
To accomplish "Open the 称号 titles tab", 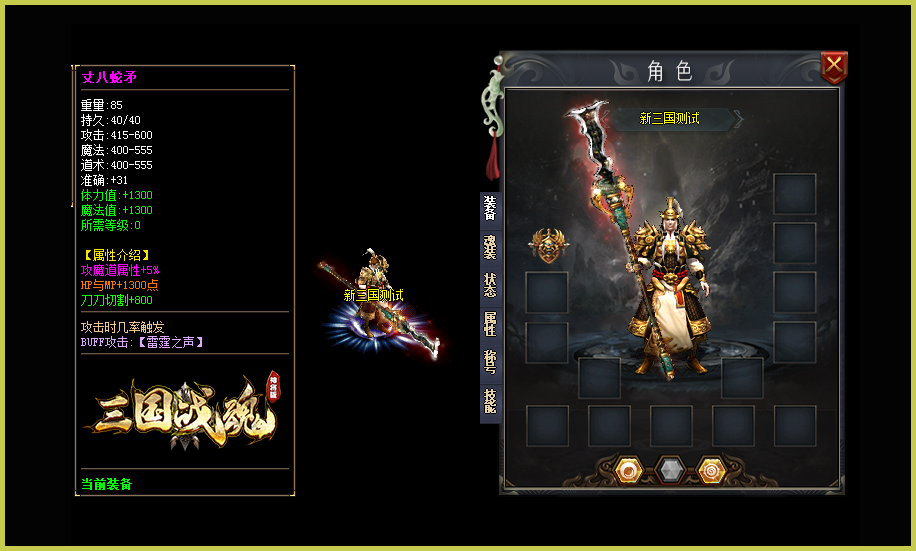I will (x=490, y=361).
